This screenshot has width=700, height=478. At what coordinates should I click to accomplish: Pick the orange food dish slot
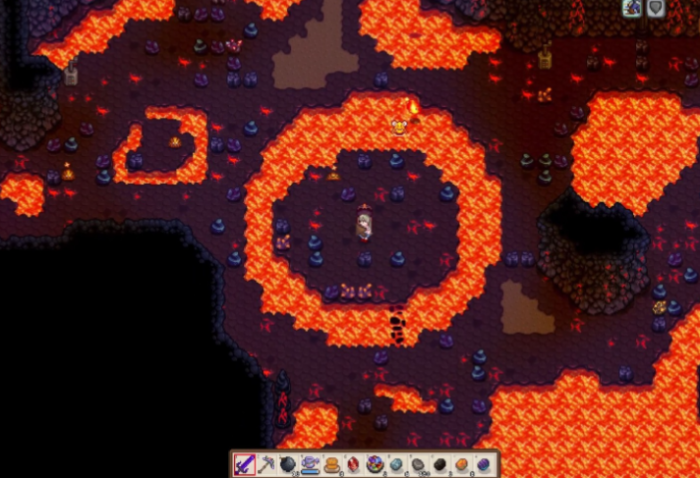point(331,464)
